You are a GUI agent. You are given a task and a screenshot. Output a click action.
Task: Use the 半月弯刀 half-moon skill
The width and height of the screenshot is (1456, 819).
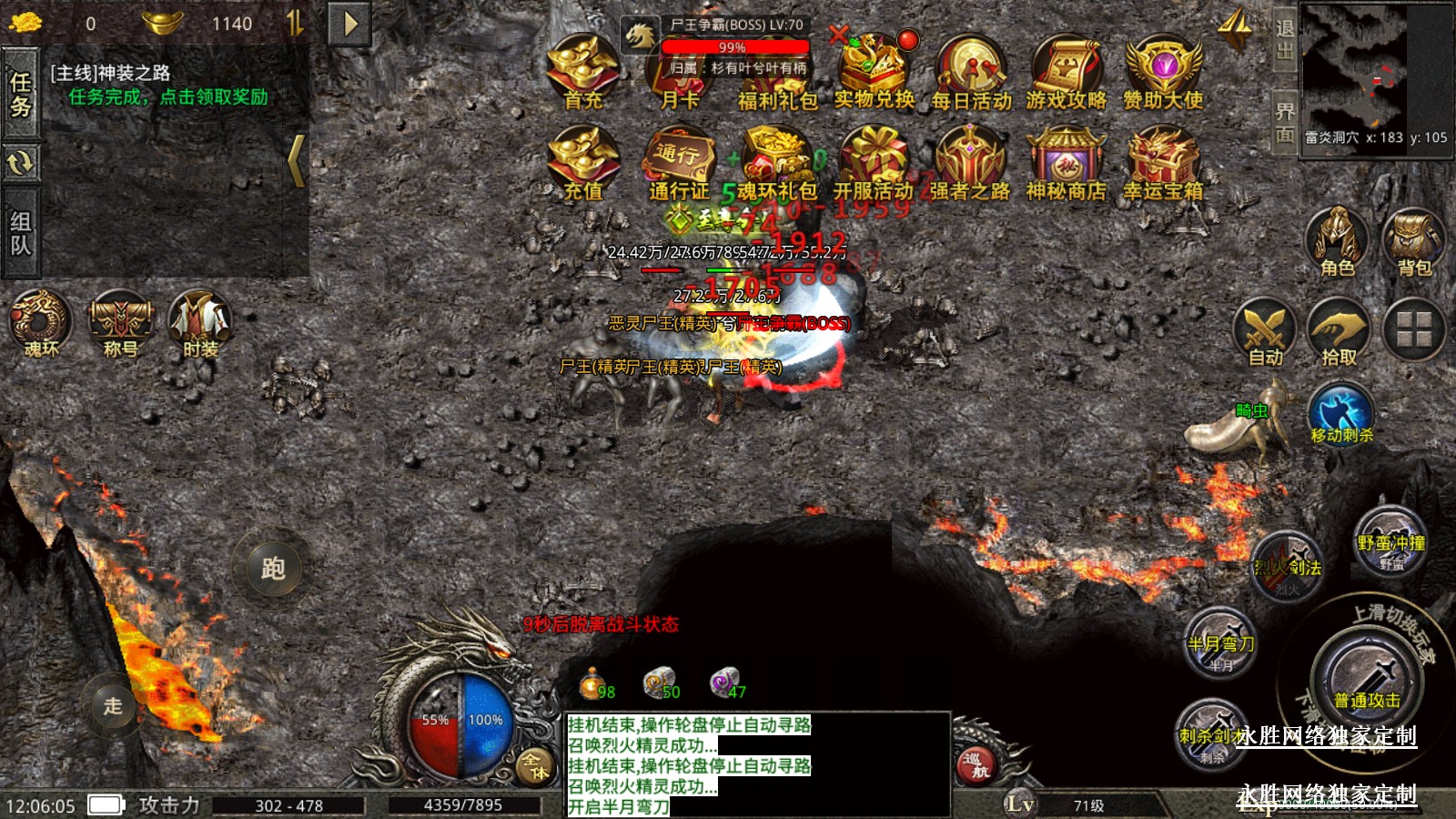(x=1220, y=643)
